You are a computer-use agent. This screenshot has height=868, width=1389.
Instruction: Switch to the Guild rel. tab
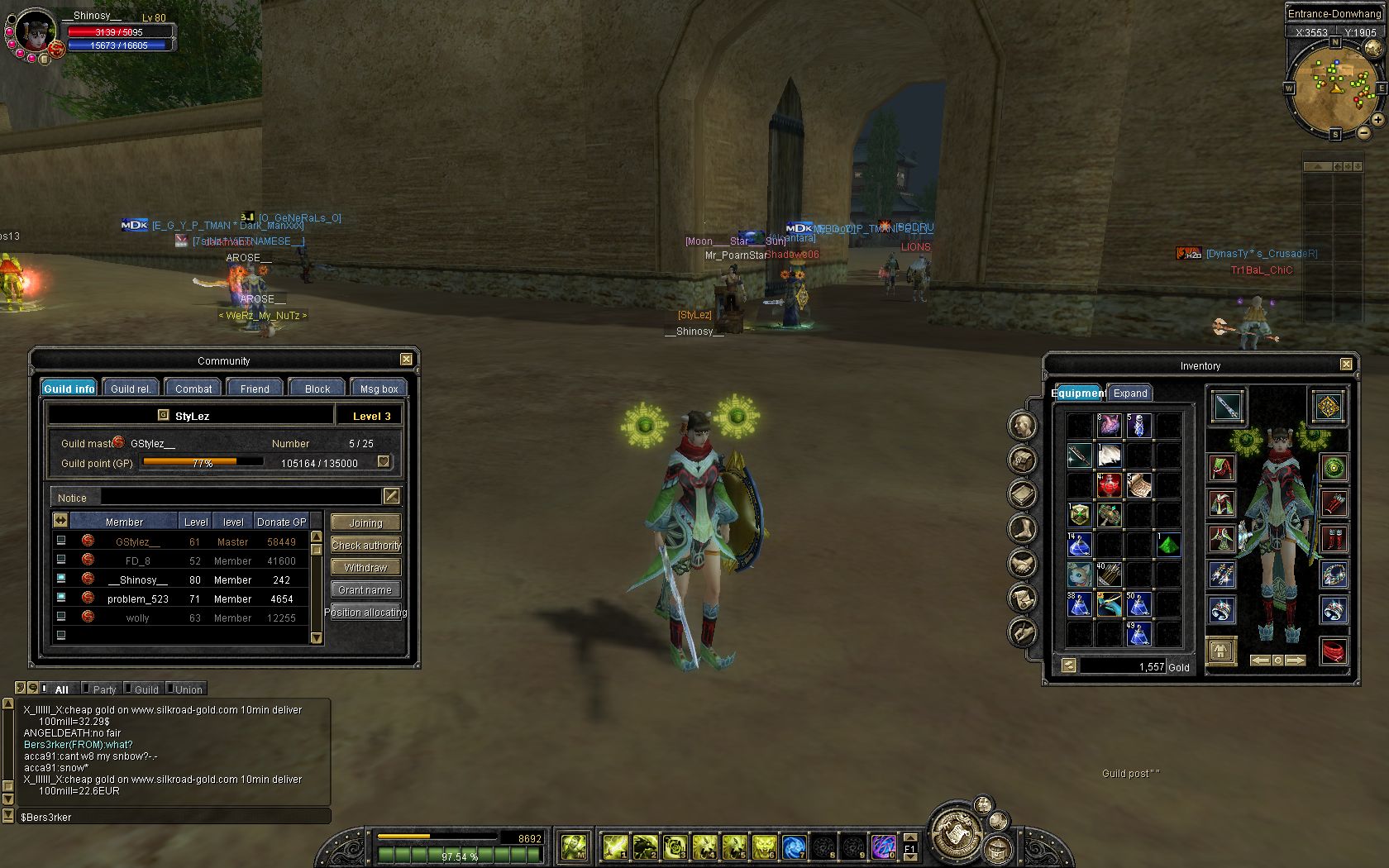(x=131, y=389)
